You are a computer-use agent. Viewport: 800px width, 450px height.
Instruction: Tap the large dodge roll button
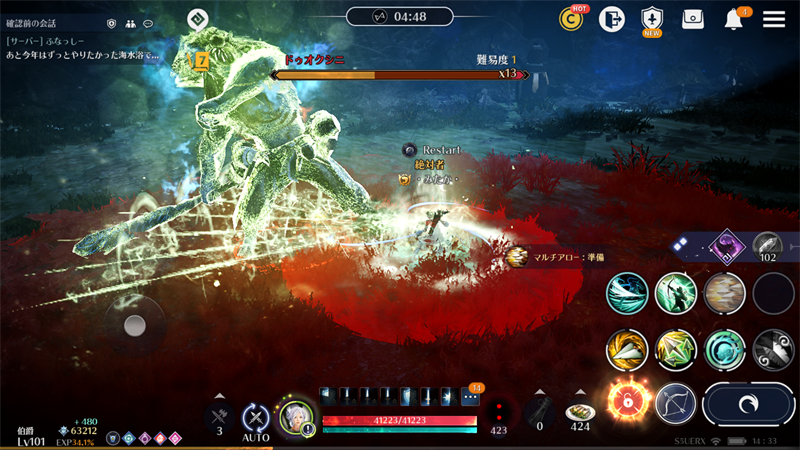pos(747,403)
